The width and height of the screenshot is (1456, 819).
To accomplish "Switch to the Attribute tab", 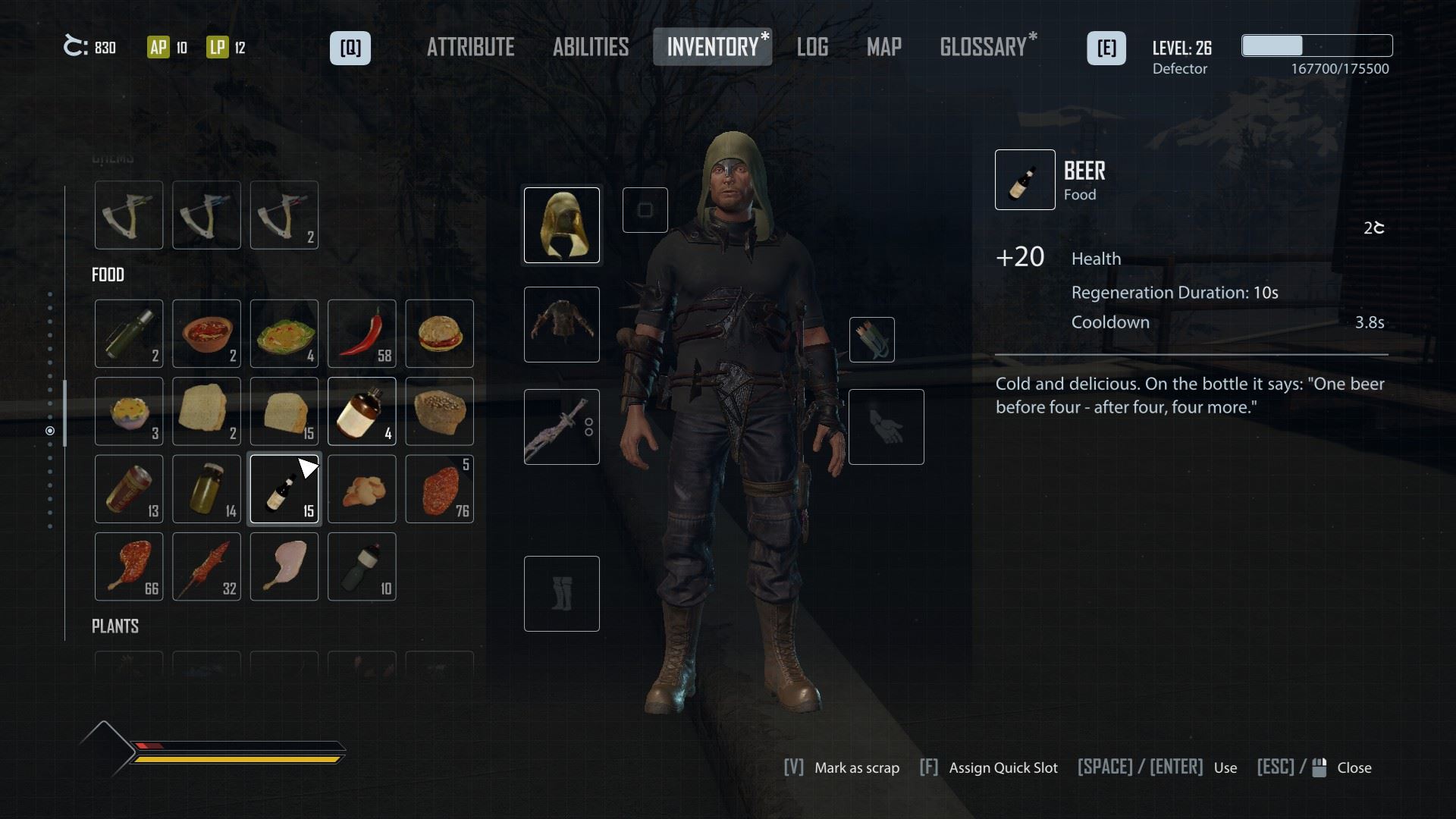I will point(470,47).
